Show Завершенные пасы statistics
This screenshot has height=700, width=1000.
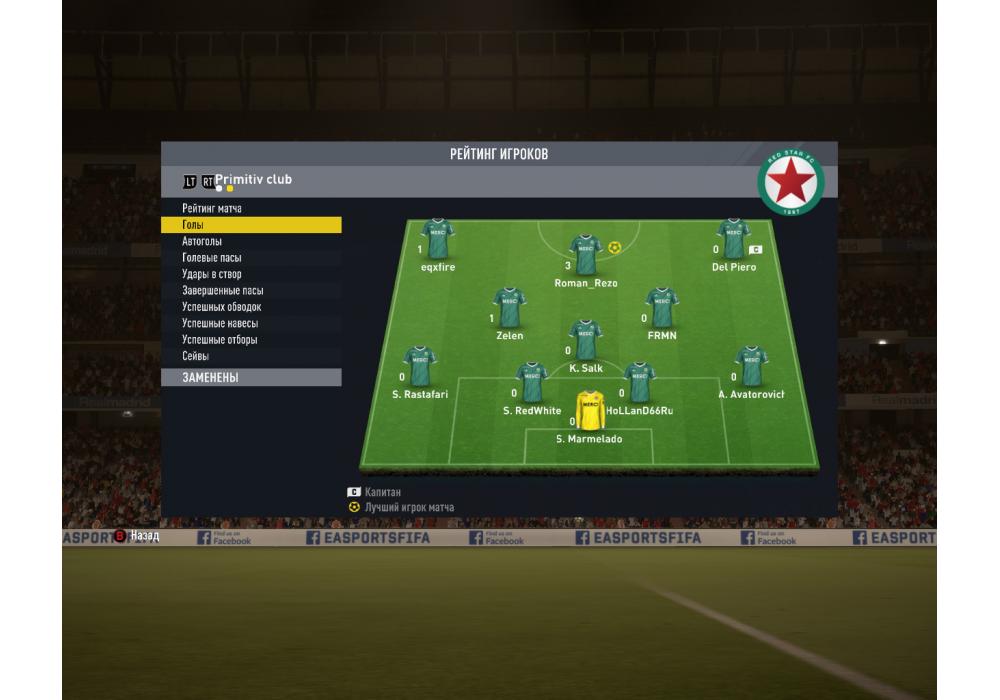tap(223, 291)
